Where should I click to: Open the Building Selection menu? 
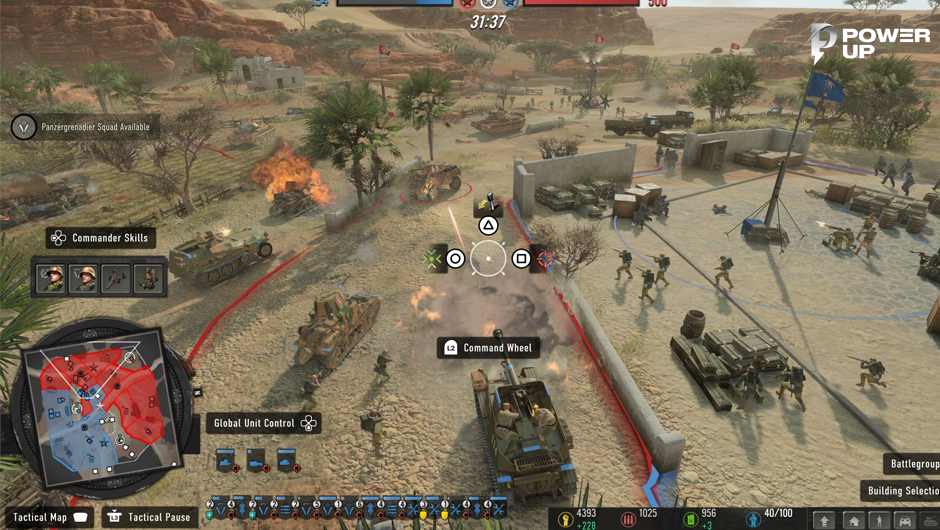pos(900,491)
